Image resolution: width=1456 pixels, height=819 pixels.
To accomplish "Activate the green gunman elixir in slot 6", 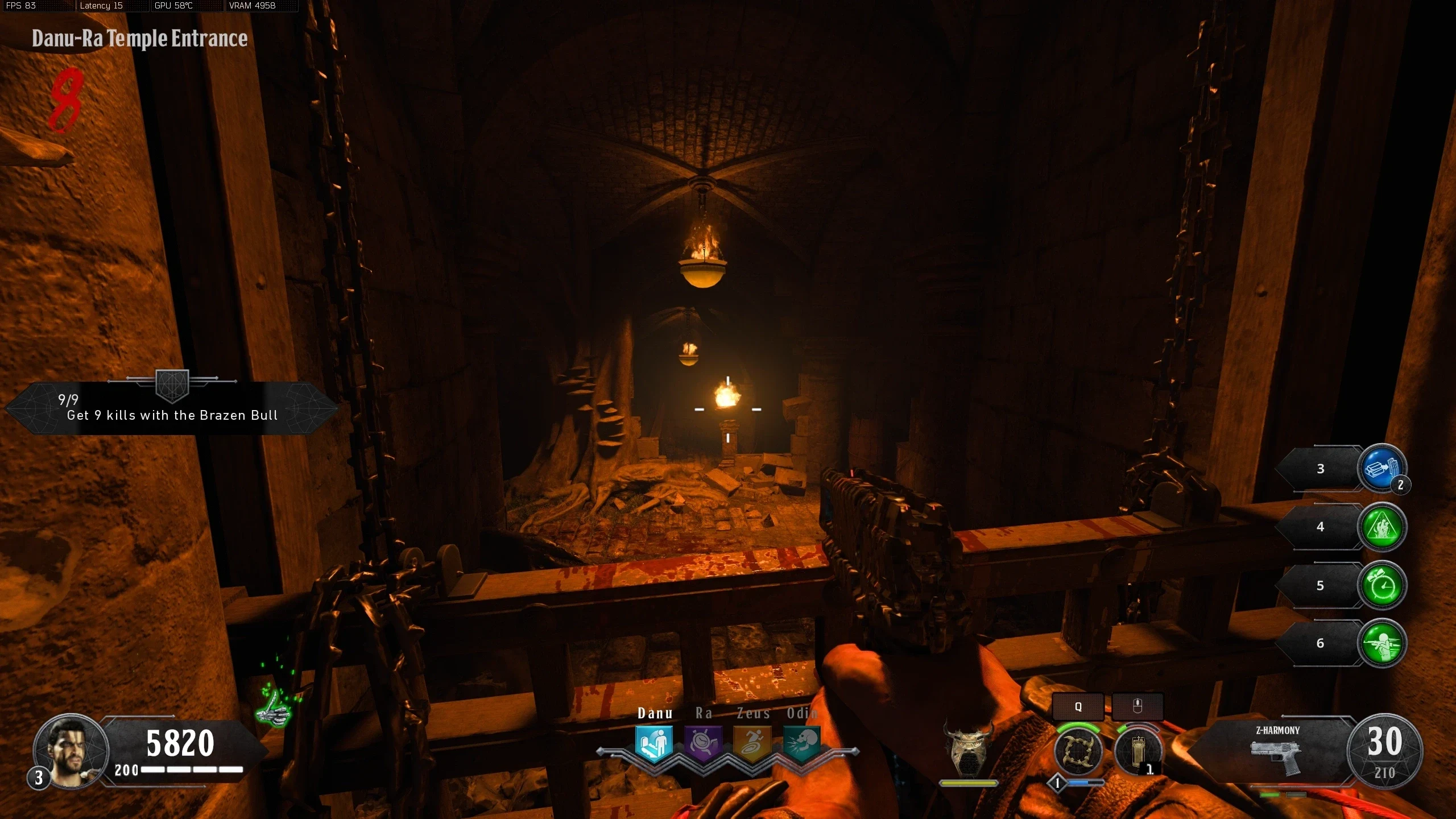I will tap(1382, 644).
